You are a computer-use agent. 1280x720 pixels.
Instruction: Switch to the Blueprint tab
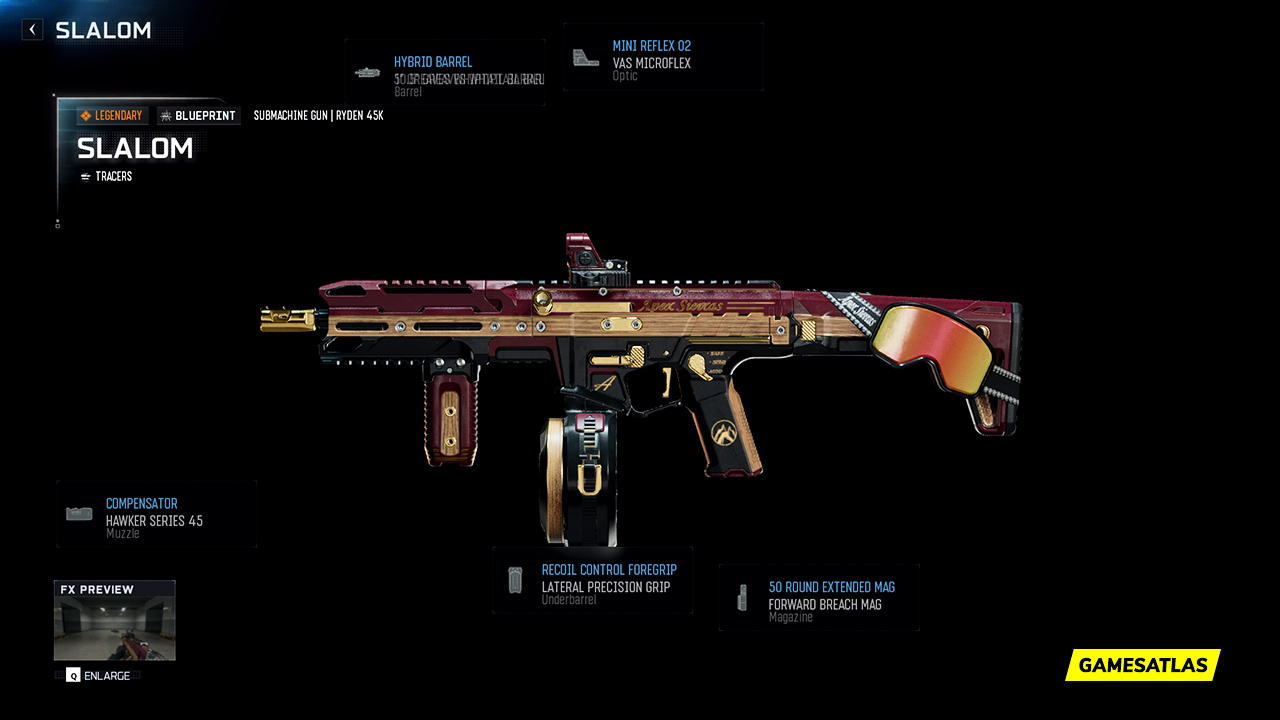coord(198,115)
